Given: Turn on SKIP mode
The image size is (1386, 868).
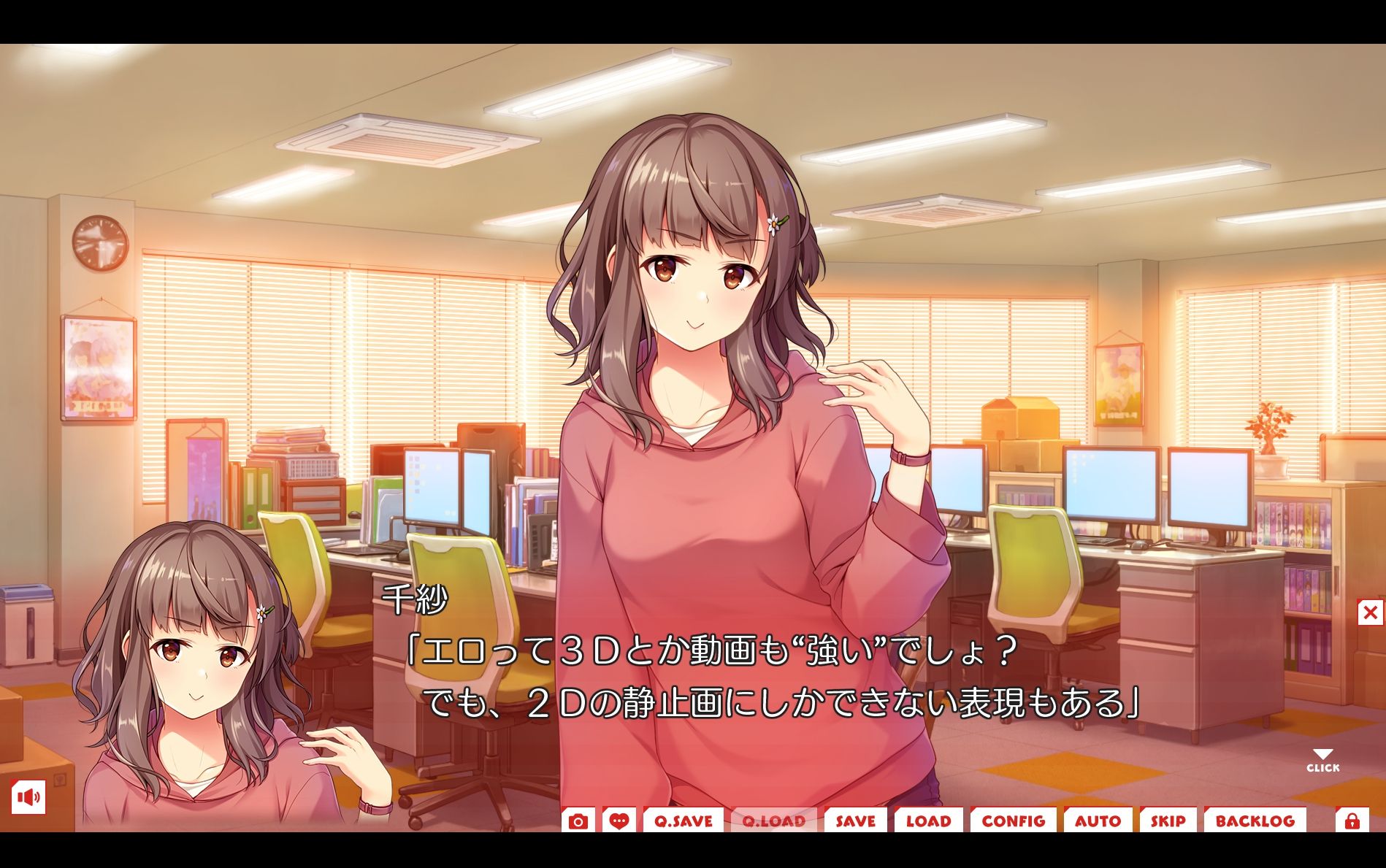Looking at the screenshot, I should click(1168, 821).
